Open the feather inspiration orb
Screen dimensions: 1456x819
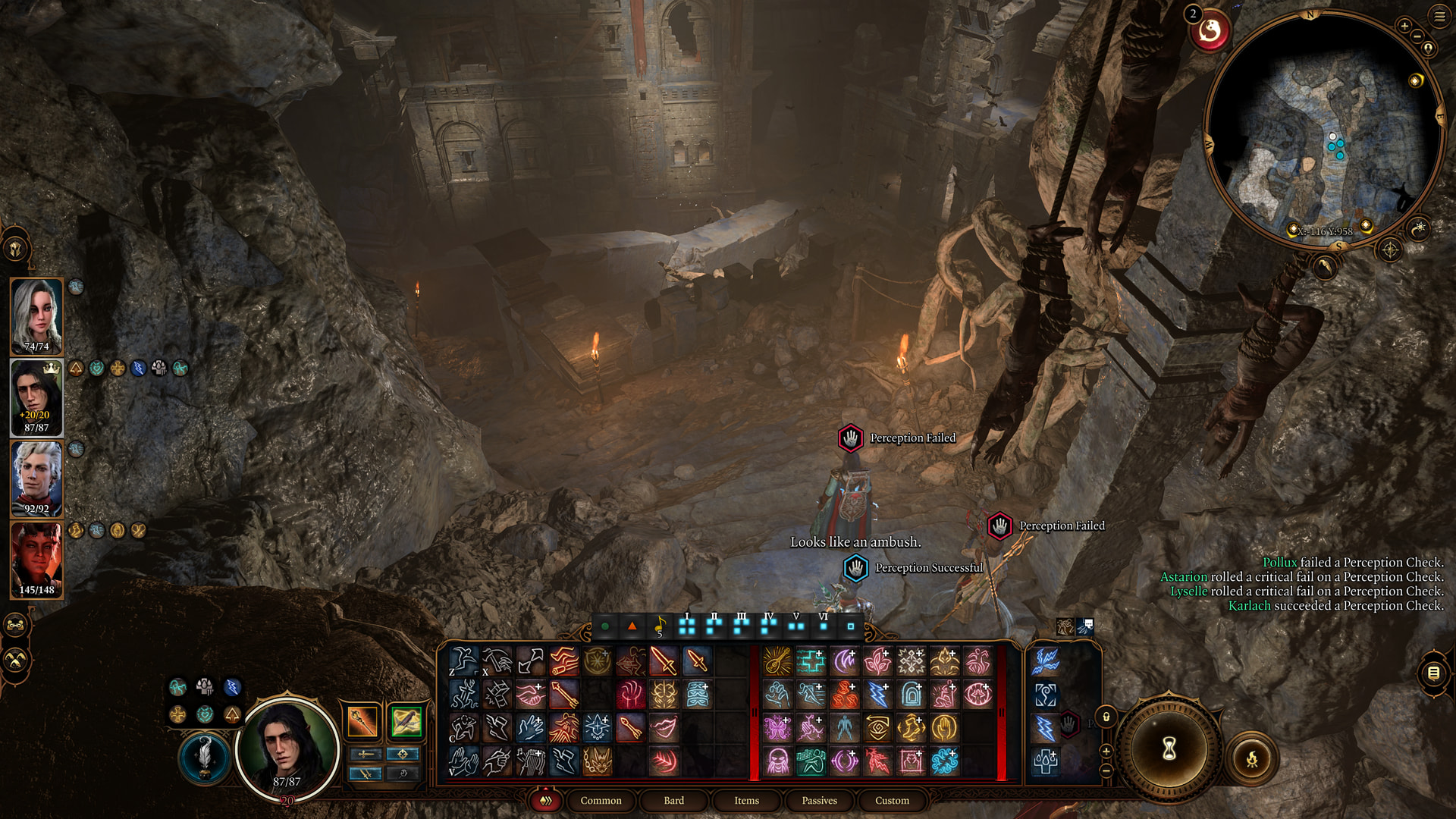(204, 757)
